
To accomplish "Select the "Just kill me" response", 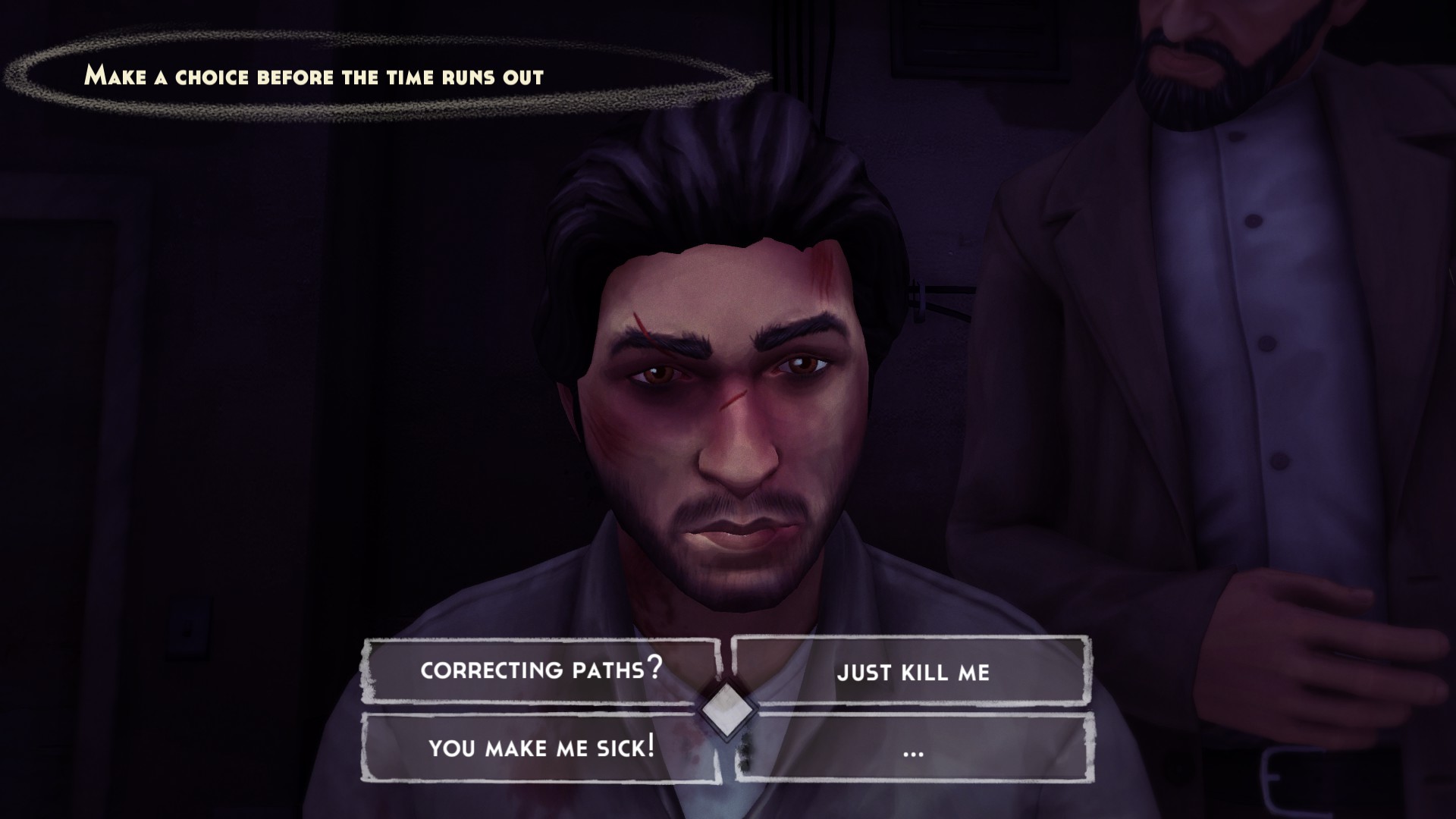I will pyautogui.click(x=913, y=672).
